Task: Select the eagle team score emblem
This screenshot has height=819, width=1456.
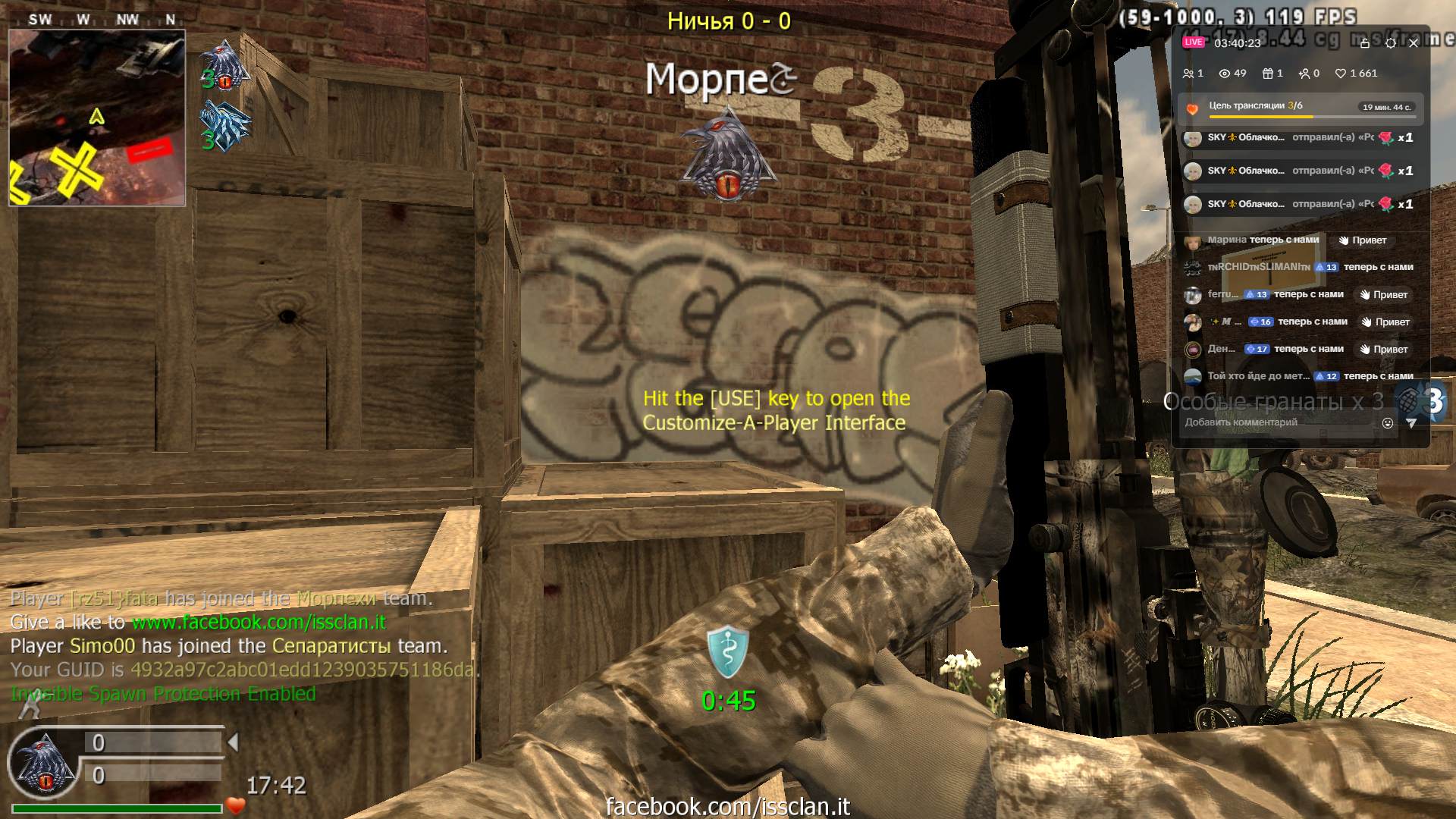Action: pyautogui.click(x=225, y=66)
